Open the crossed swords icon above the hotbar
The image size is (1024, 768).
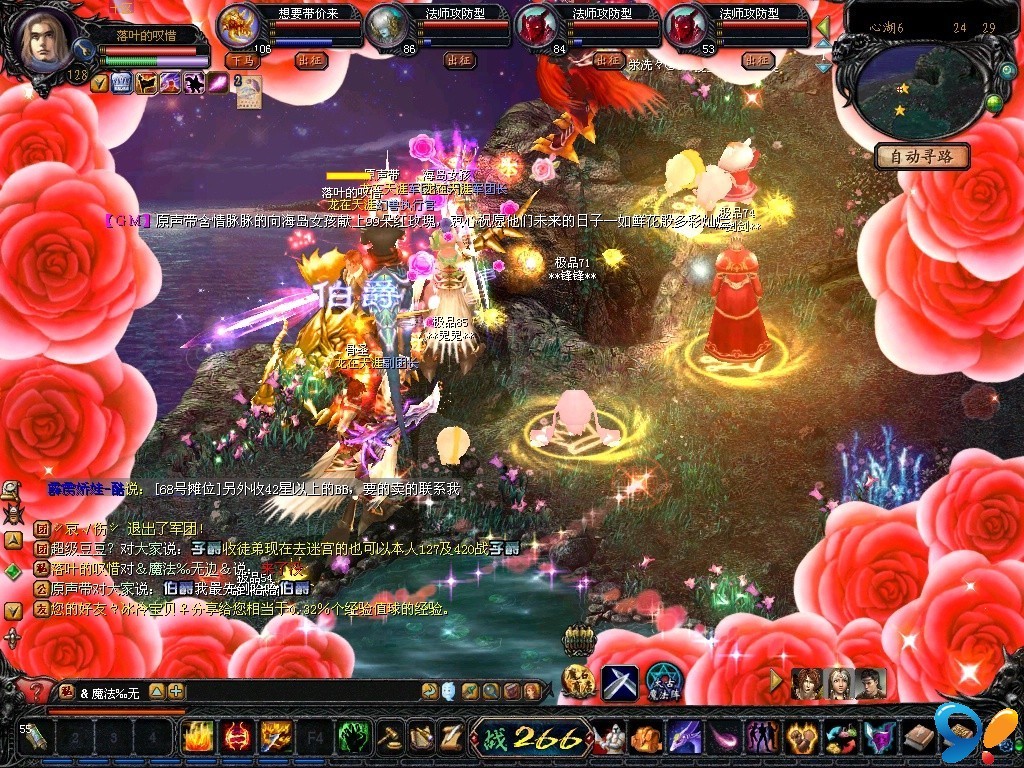click(x=619, y=682)
